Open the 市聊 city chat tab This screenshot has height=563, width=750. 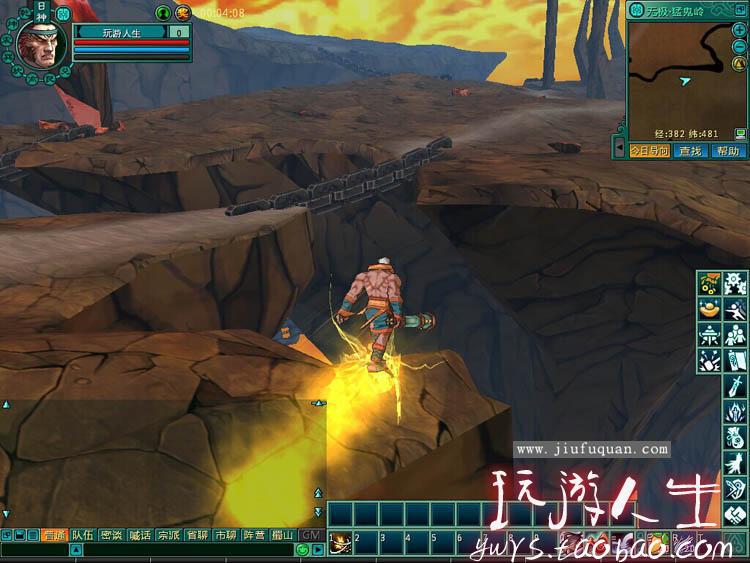(226, 536)
